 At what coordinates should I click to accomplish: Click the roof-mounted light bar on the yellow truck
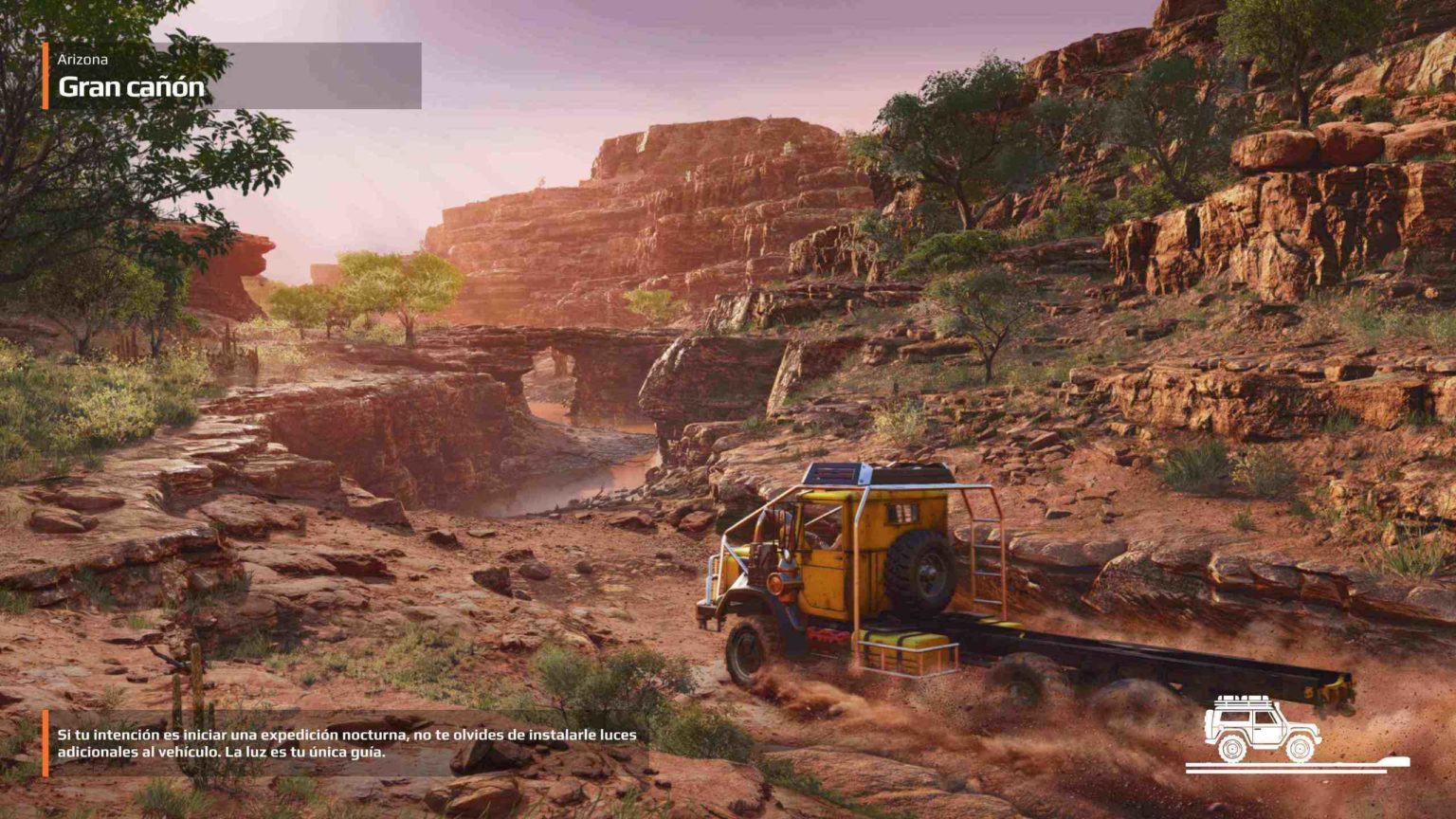pyautogui.click(x=833, y=473)
